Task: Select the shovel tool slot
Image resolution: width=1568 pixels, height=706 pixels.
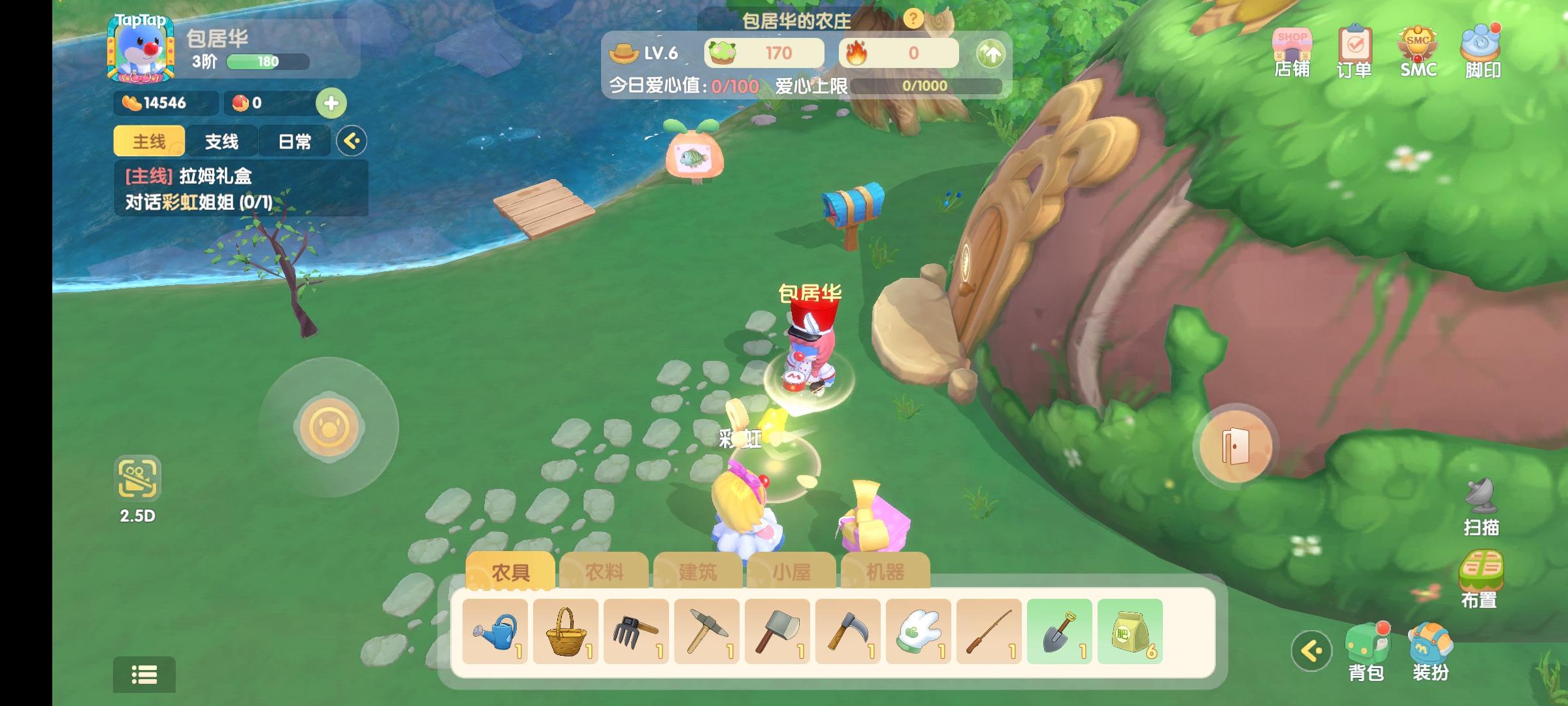Action: [1059, 631]
